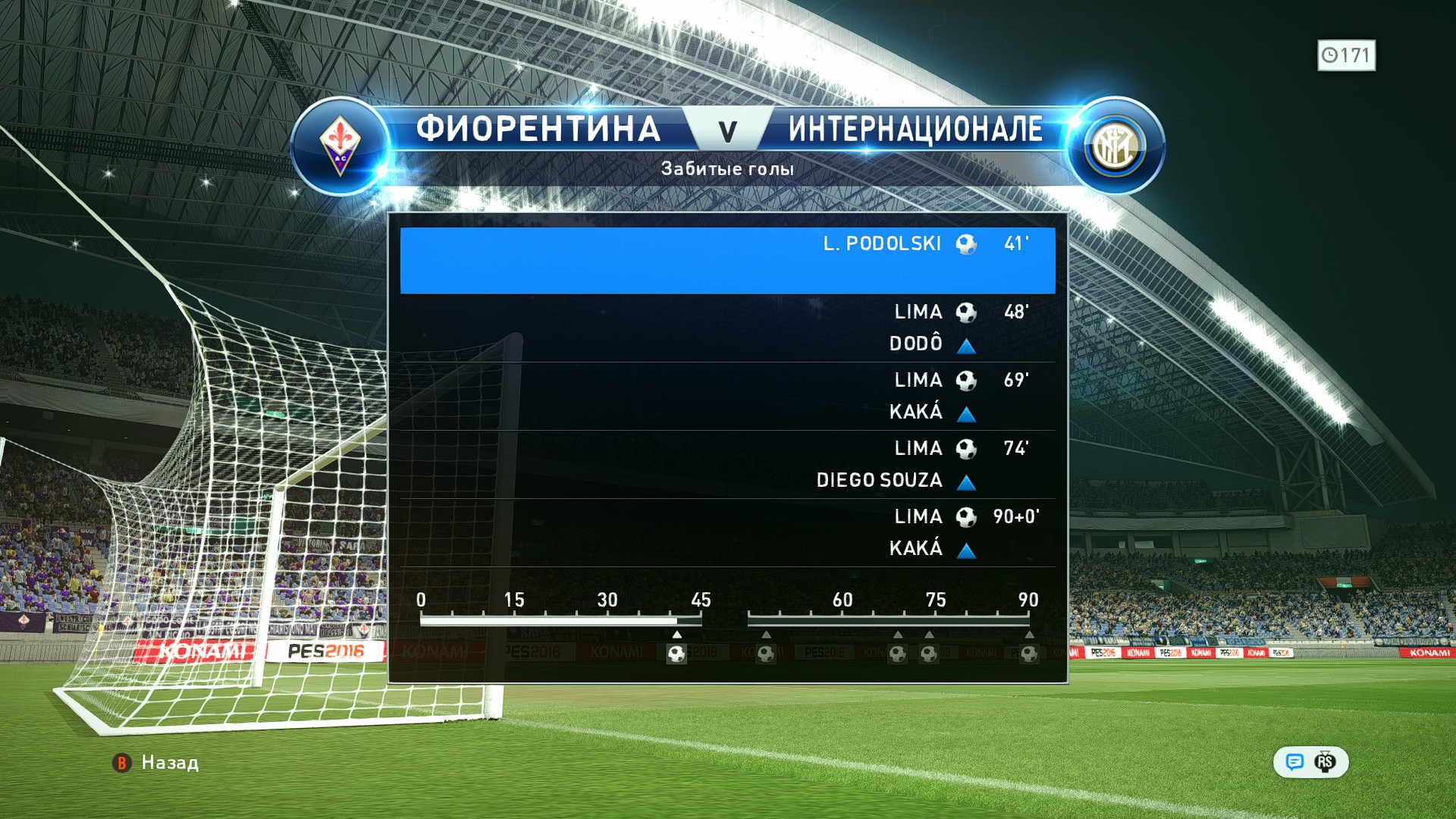This screenshot has width=1456, height=819.
Task: Click the 41-minute ball marker on the timeline
Action: 676,654
